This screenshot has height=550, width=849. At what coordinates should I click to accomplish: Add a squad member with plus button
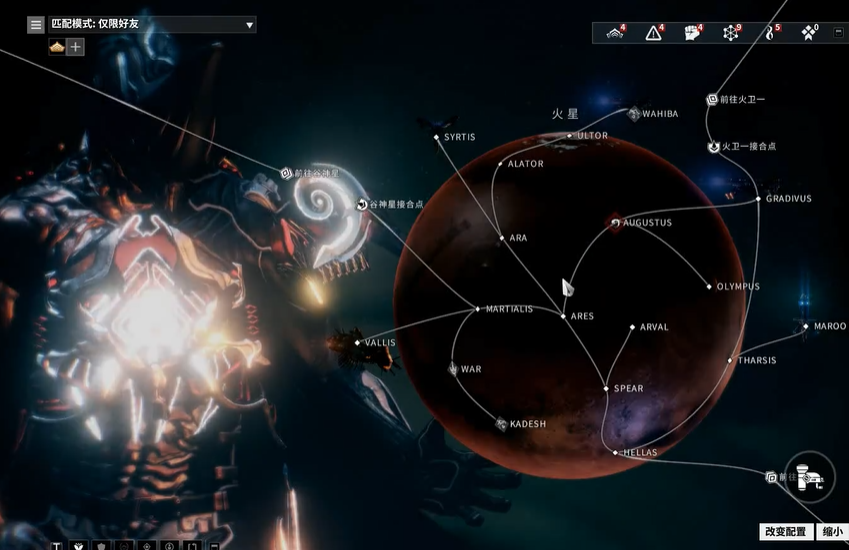pos(75,47)
